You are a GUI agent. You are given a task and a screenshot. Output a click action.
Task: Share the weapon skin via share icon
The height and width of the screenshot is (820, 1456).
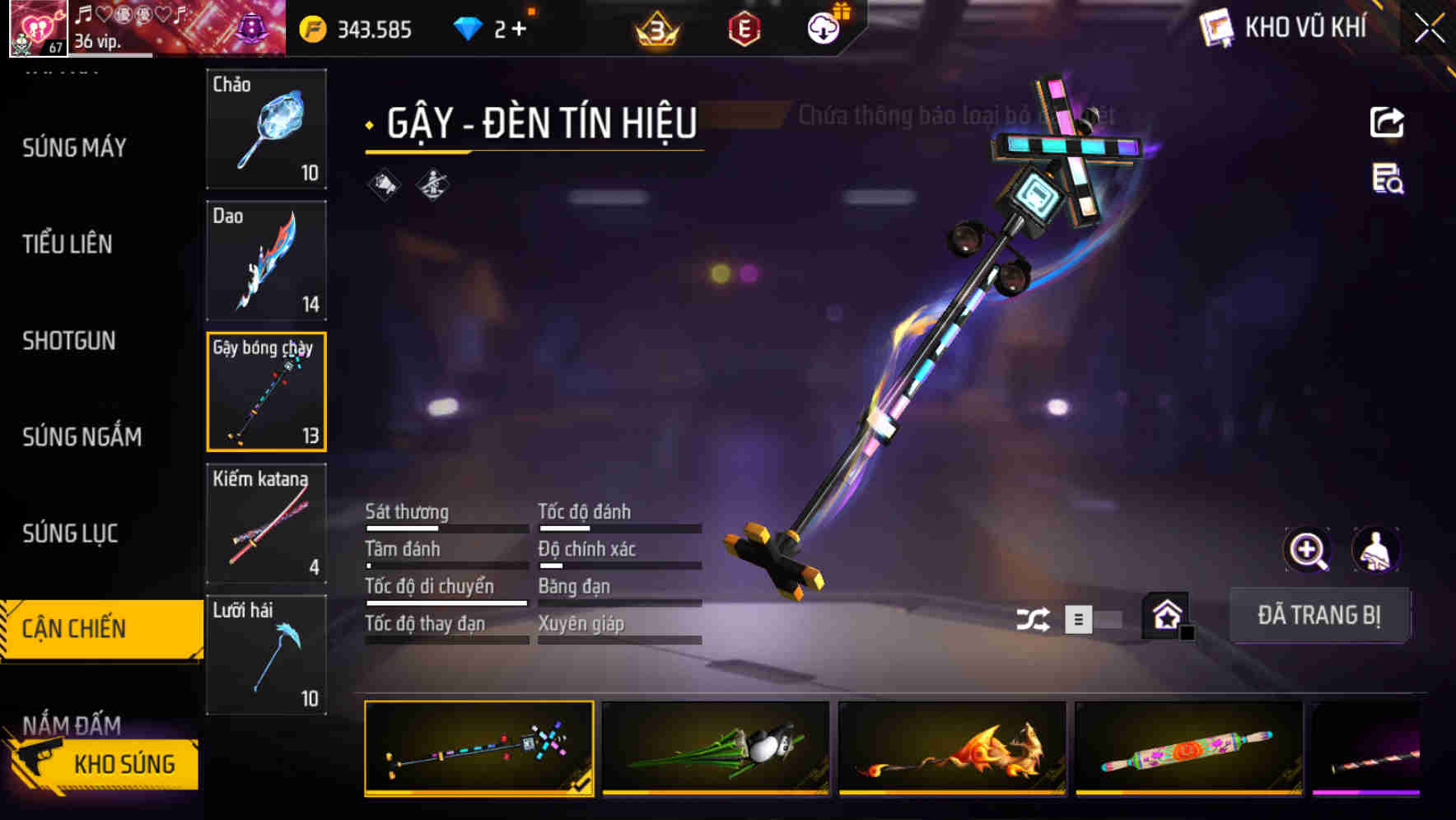tap(1387, 123)
